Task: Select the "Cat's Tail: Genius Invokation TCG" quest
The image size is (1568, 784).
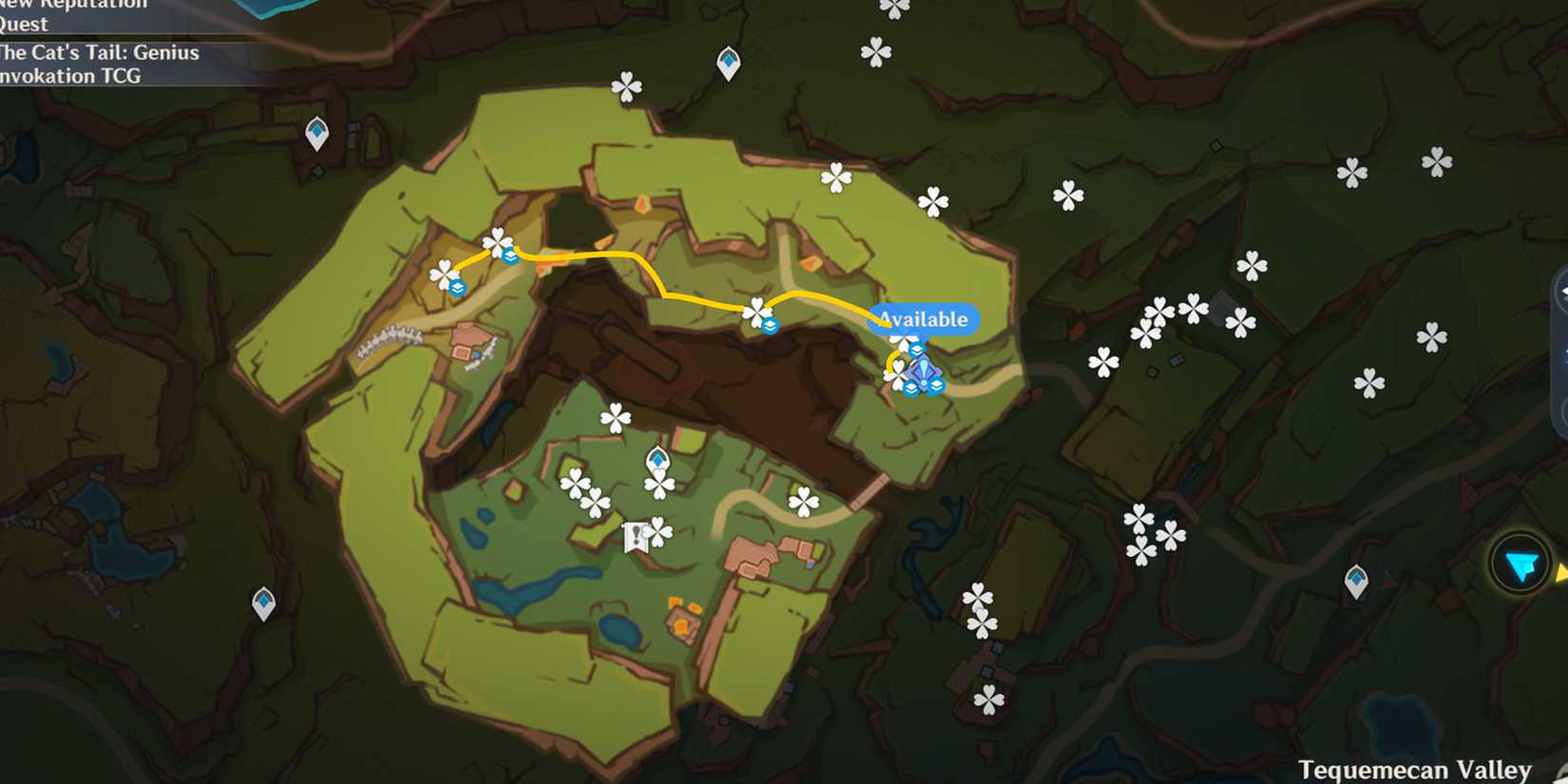Action: click(x=100, y=65)
